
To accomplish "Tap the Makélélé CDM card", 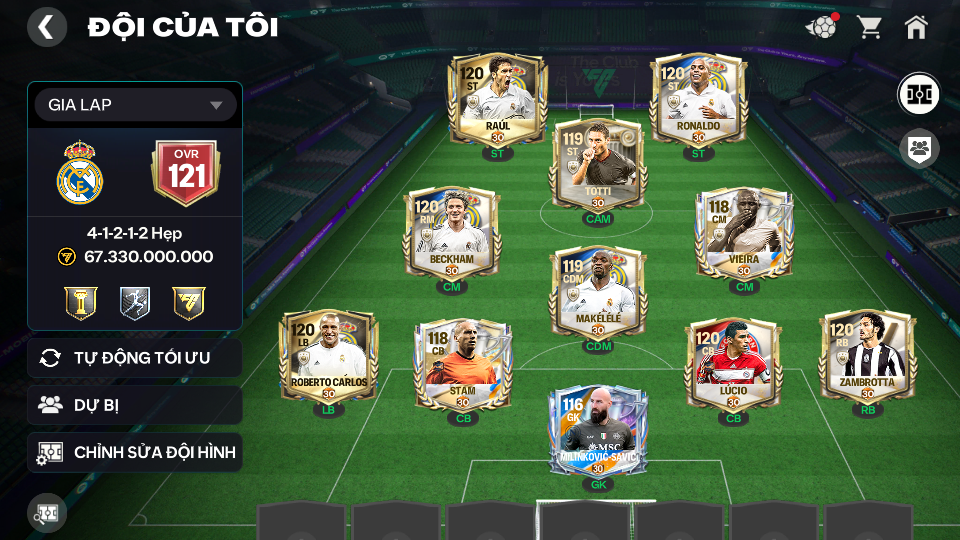I will (x=597, y=292).
